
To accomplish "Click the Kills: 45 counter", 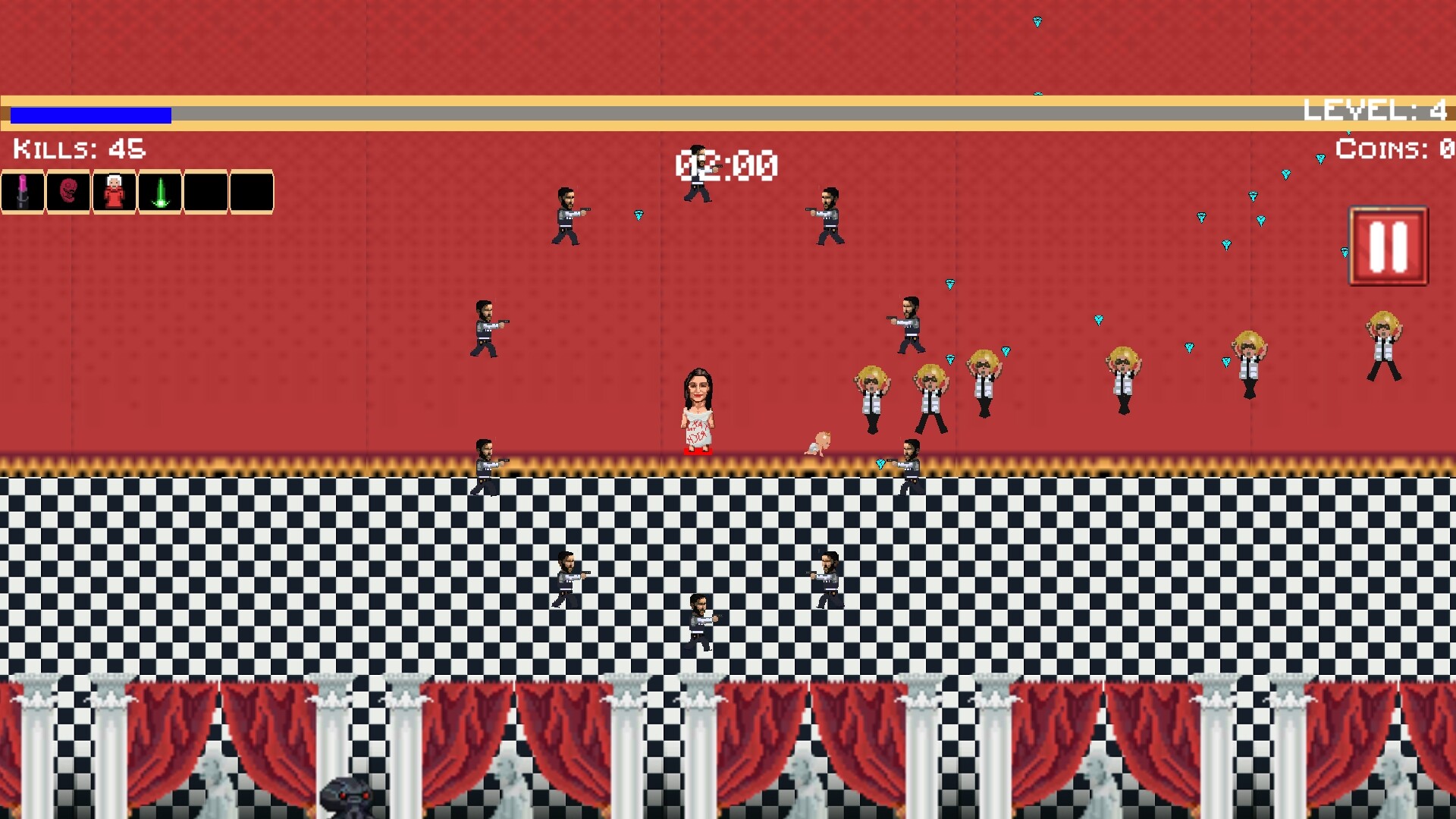I will pos(76,149).
